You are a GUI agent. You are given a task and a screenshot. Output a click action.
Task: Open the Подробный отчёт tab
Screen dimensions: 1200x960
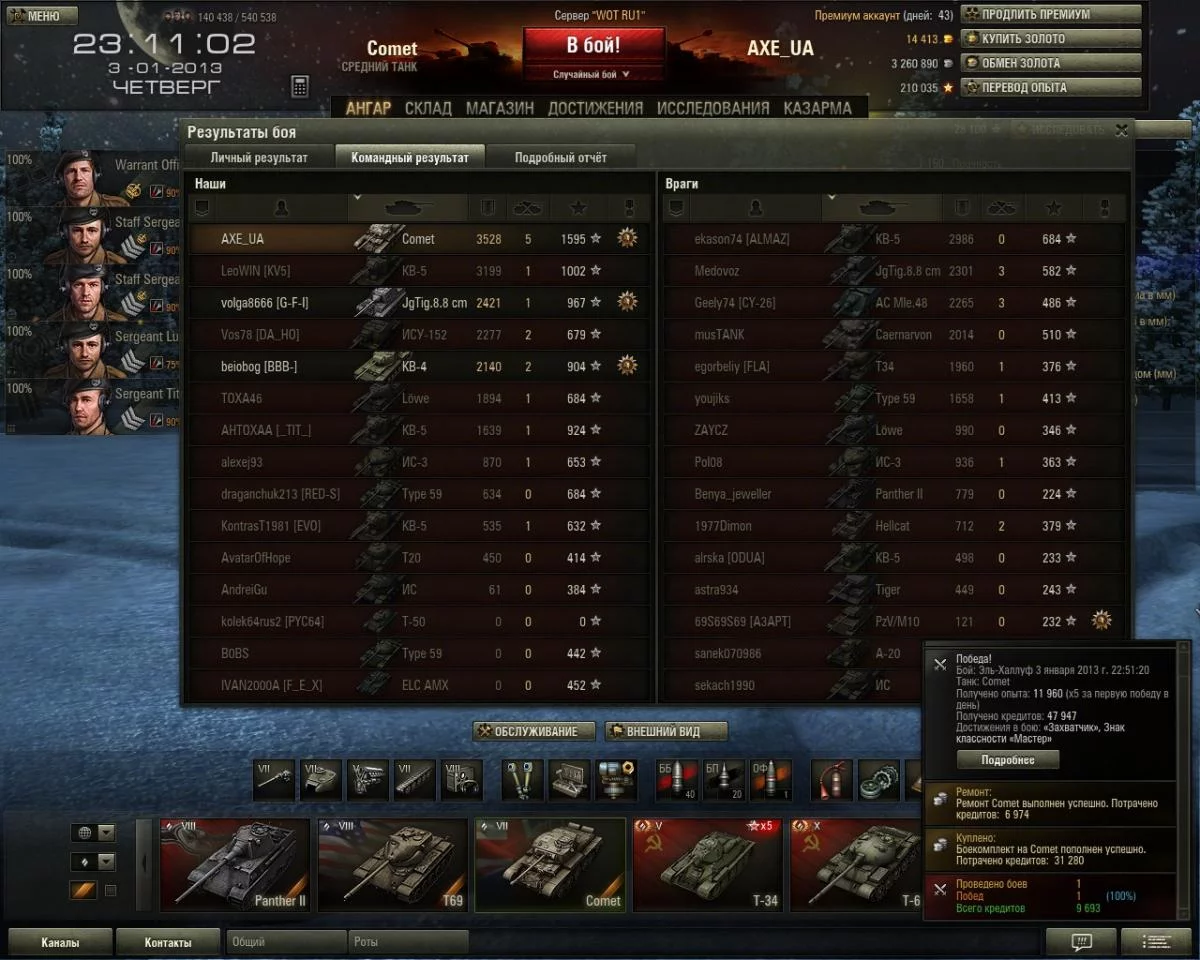tap(560, 157)
